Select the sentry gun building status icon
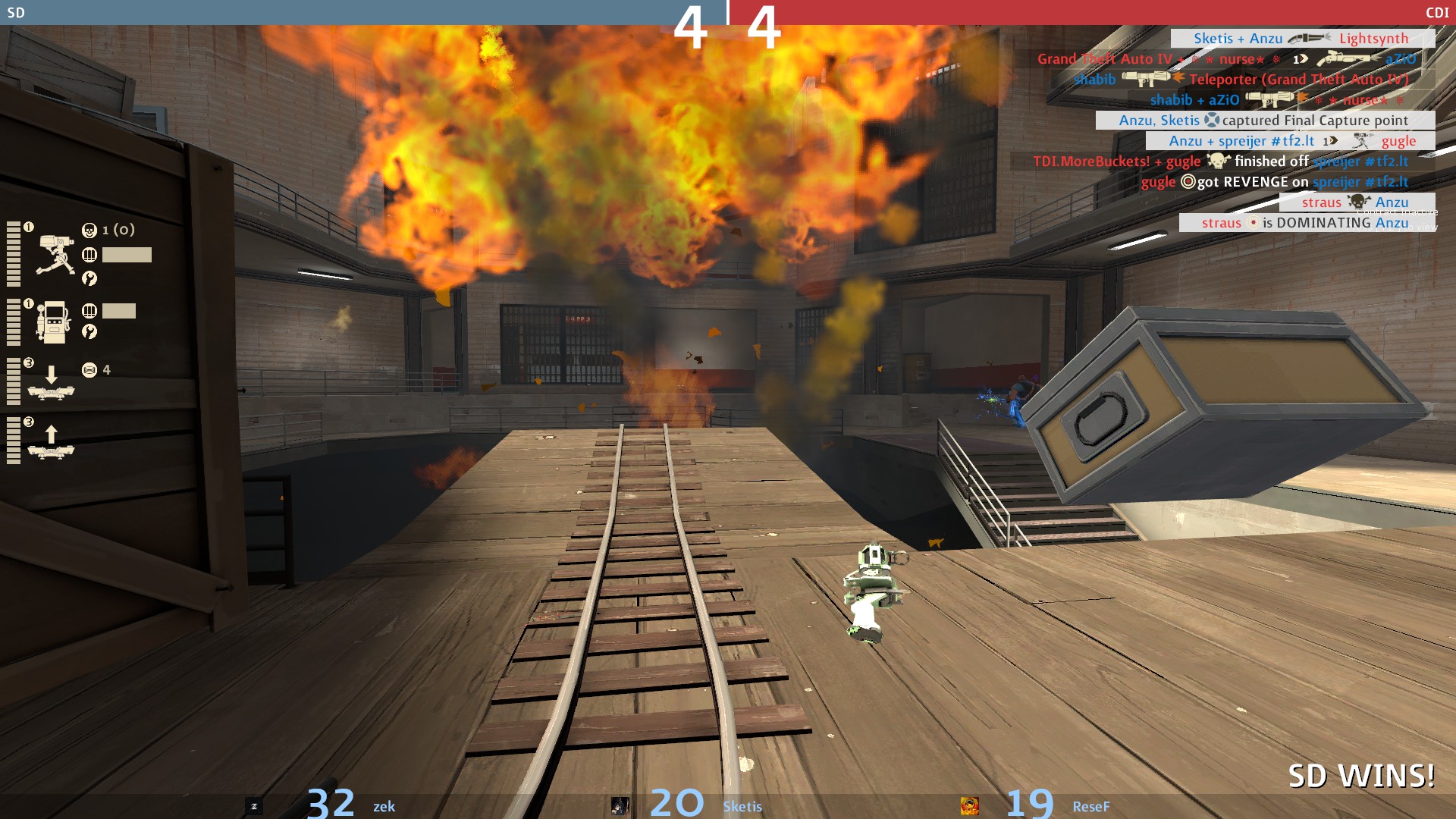Screen dimensions: 1456x819 point(55,255)
